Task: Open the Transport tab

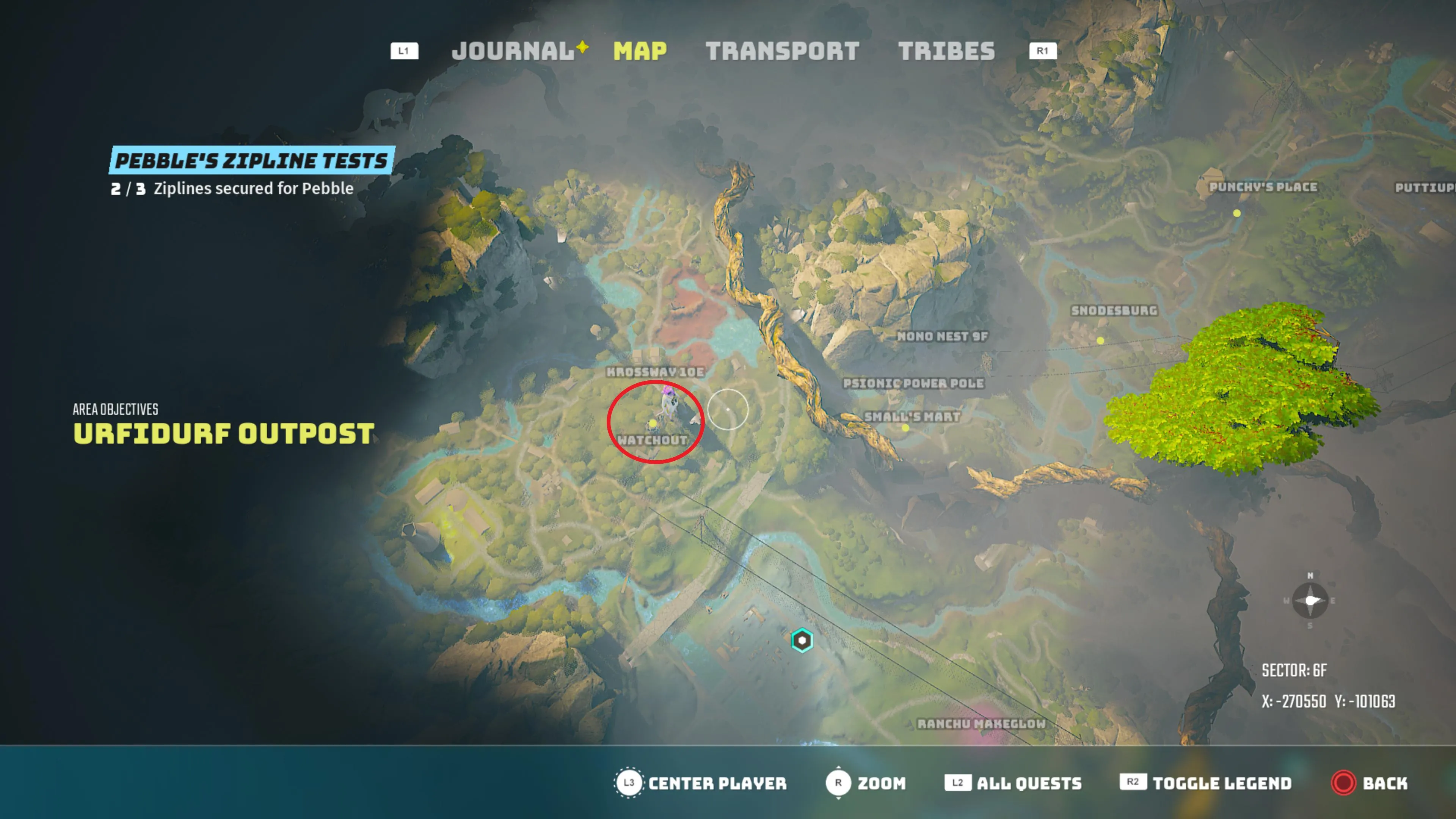Action: pos(782,51)
